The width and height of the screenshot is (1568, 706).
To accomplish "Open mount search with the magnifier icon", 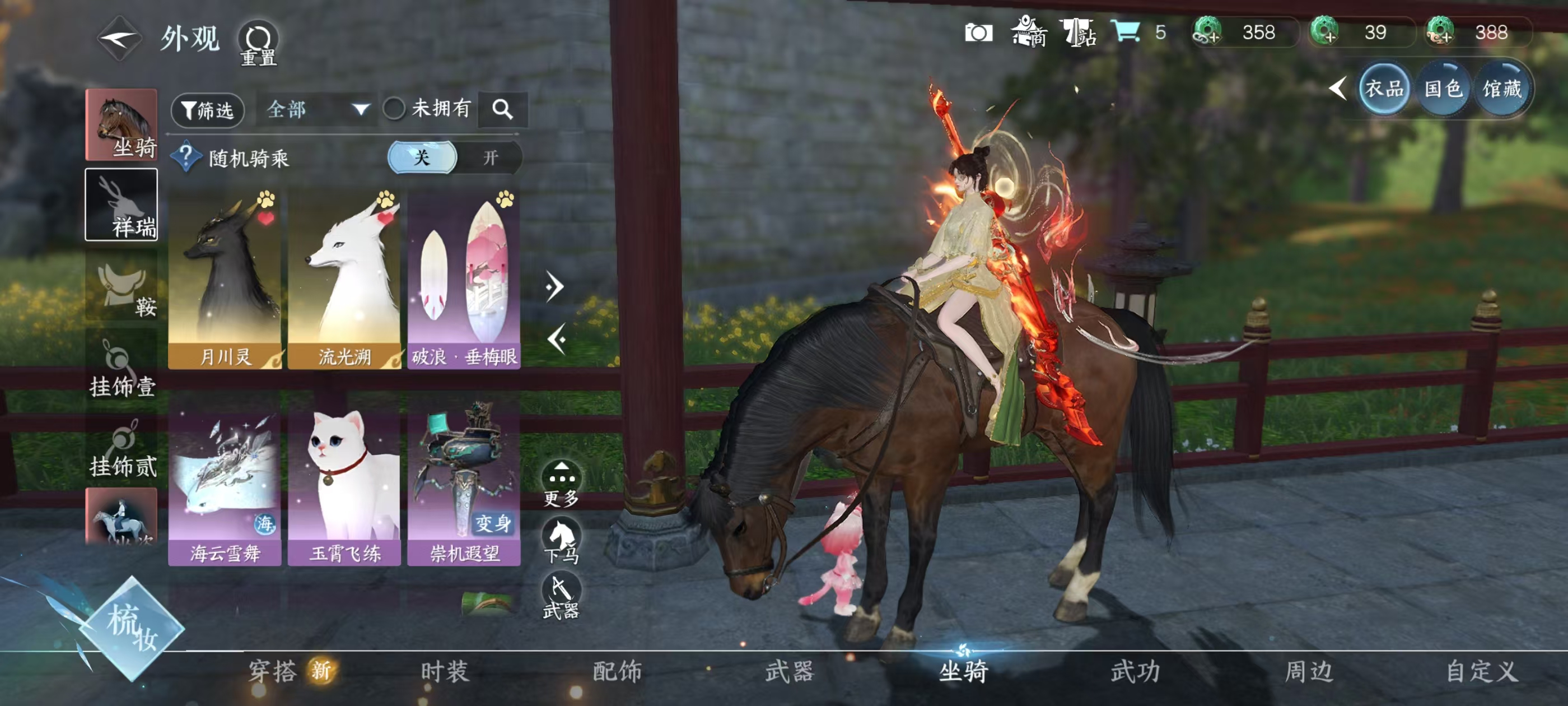I will (502, 110).
